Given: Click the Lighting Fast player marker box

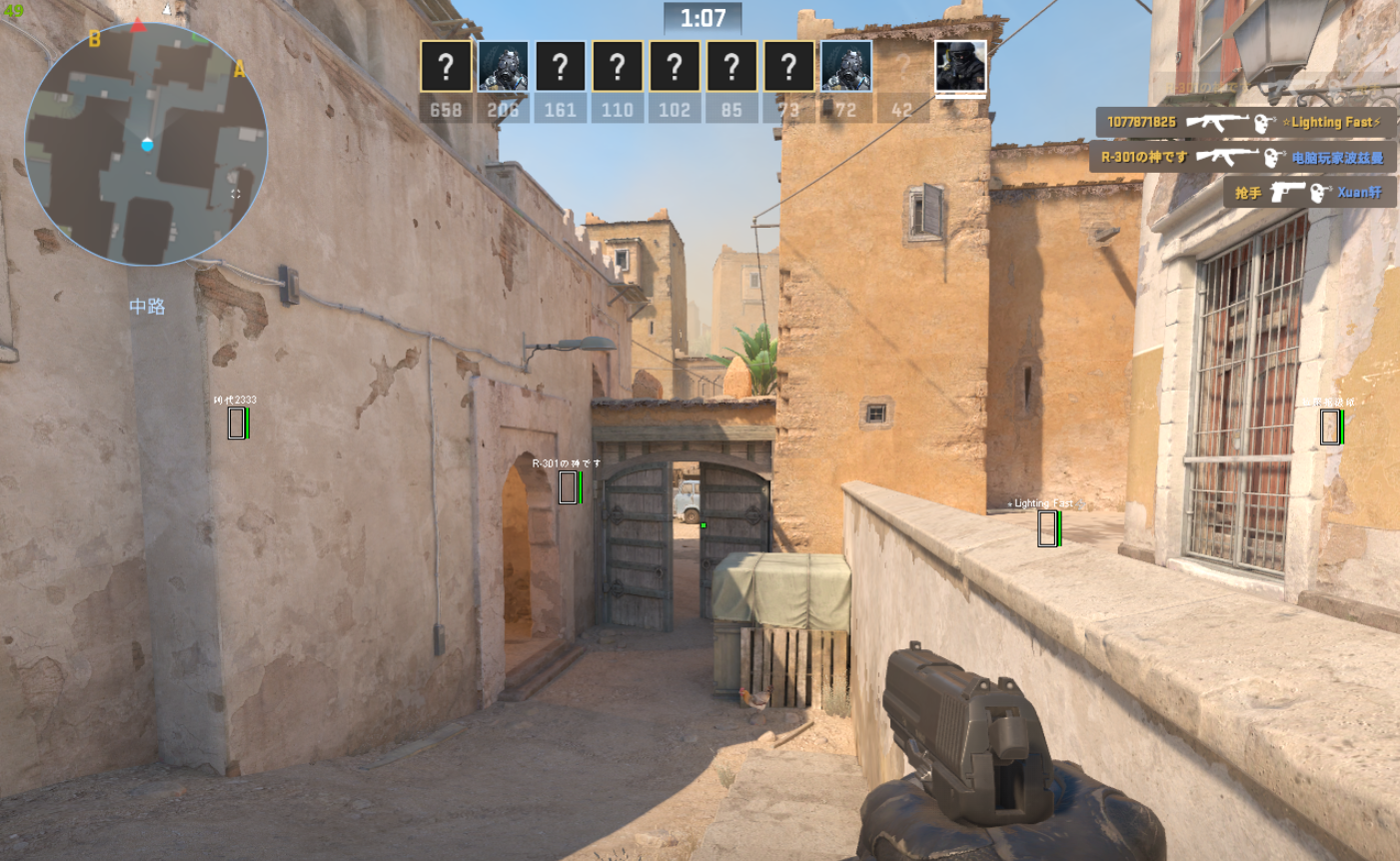Looking at the screenshot, I should pyautogui.click(x=1047, y=528).
